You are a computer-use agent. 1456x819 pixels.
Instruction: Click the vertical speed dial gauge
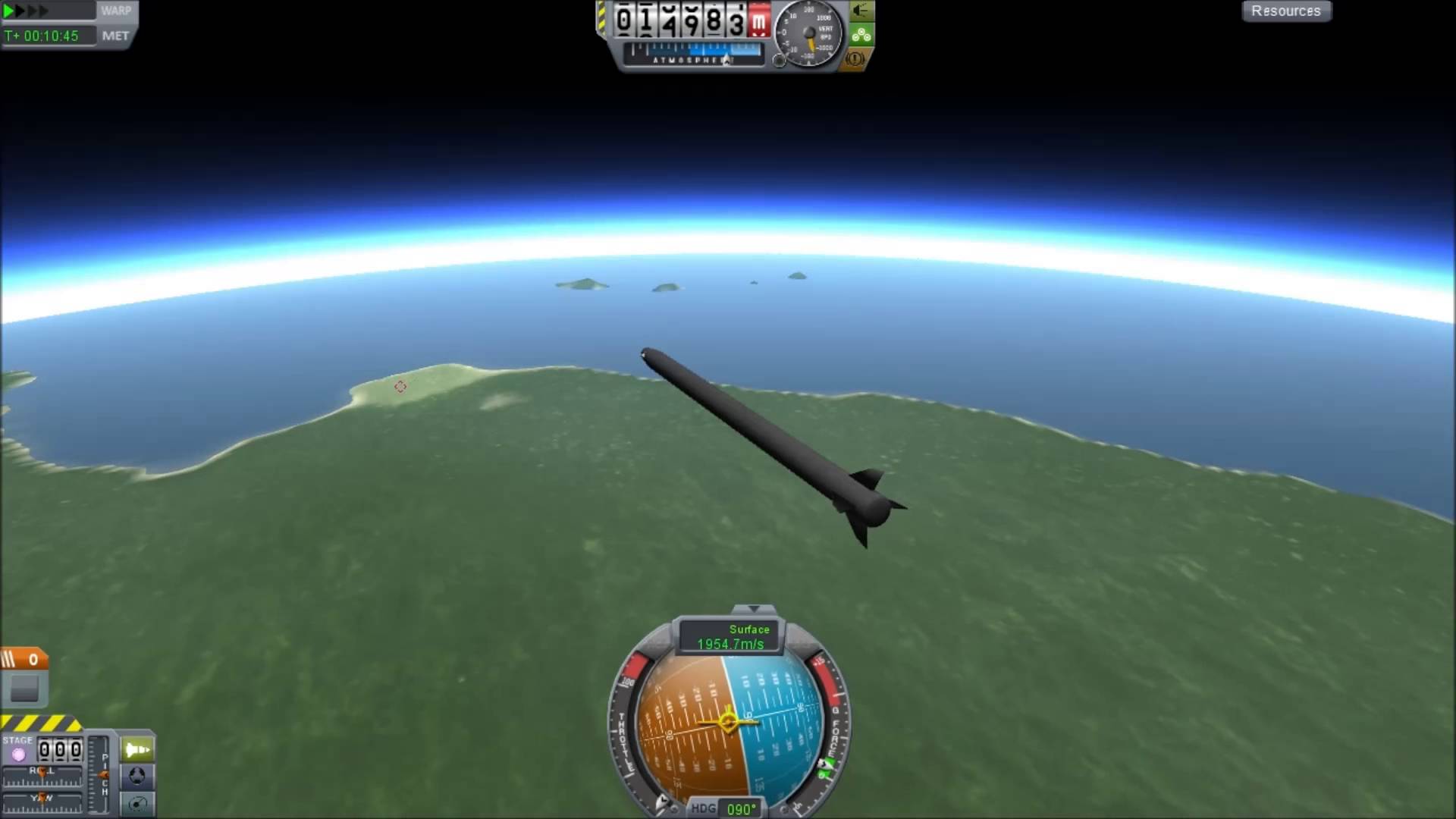808,34
